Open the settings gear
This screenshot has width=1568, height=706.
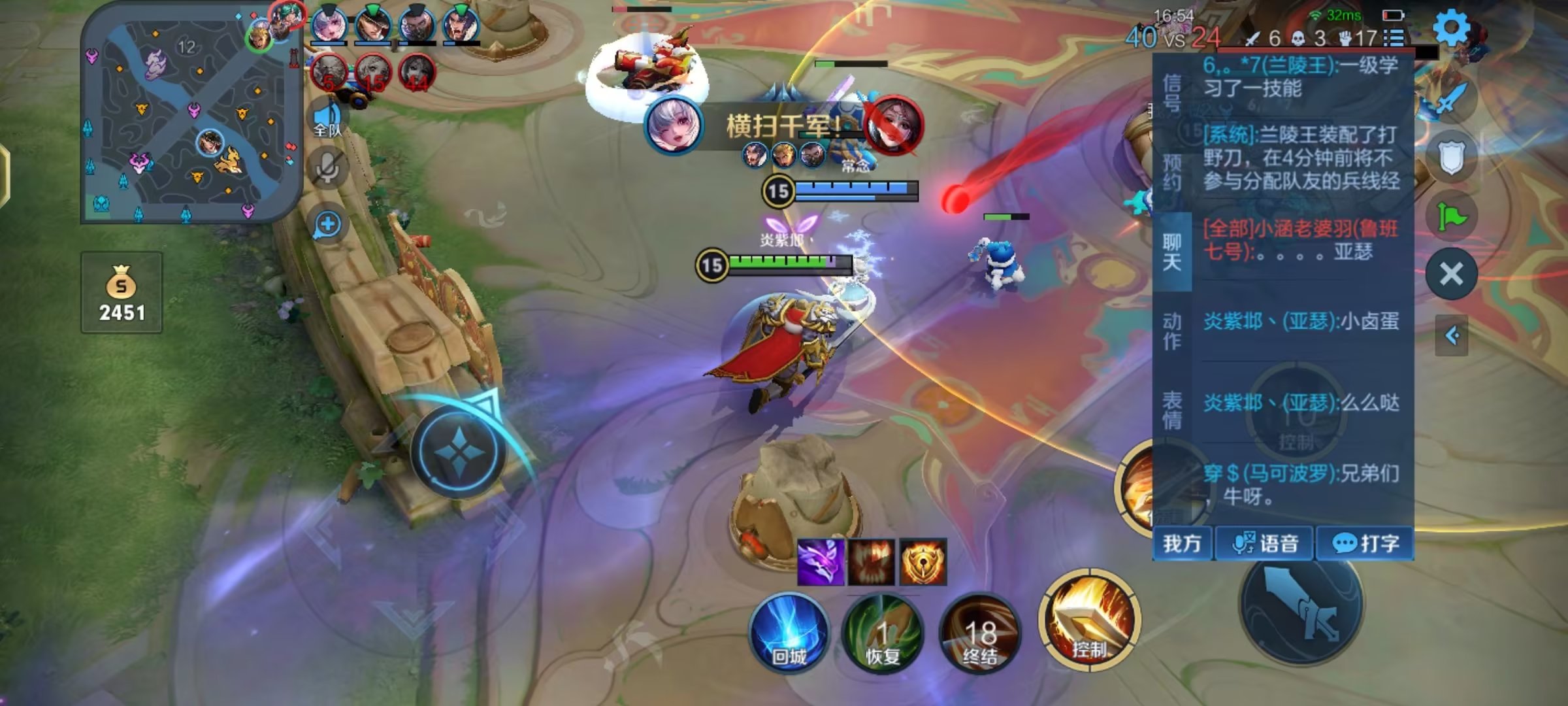1451,28
